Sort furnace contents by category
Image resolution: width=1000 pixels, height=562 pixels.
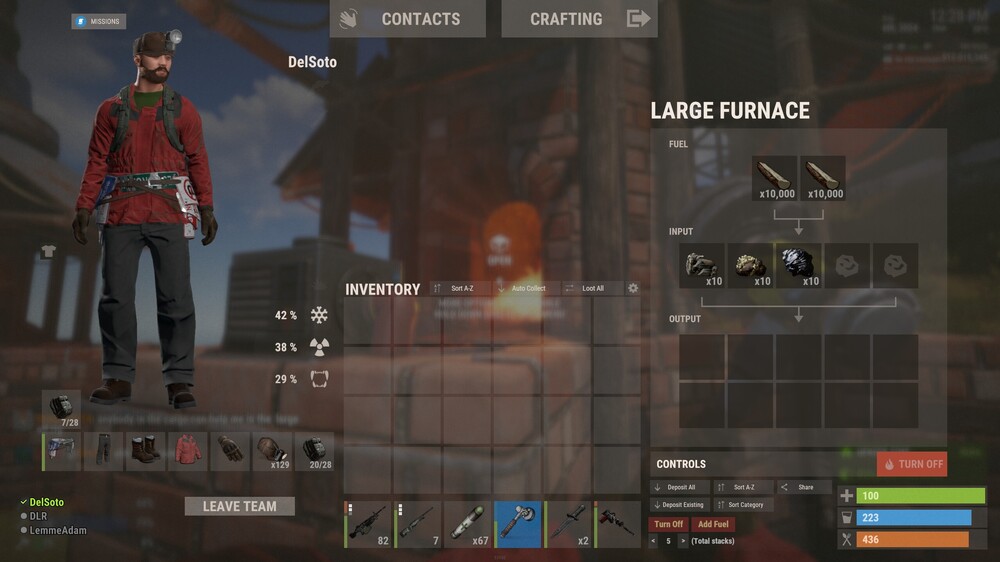coord(741,505)
